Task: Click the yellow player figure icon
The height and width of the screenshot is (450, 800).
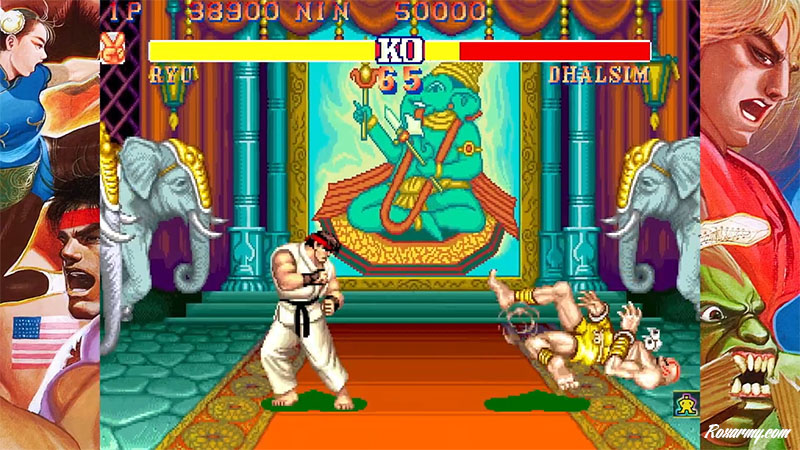Action: click(686, 405)
